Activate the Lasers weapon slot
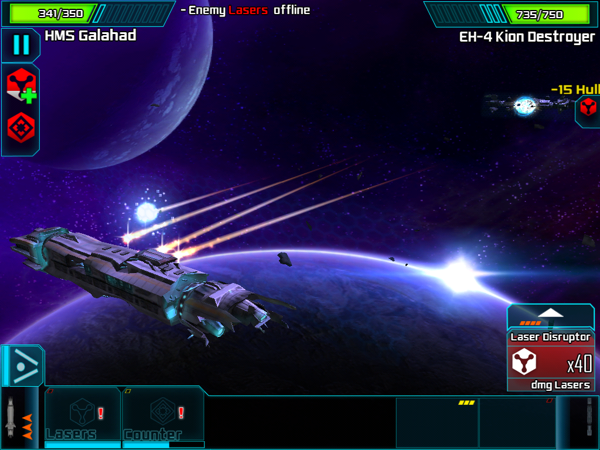Viewport: 600px width, 450px height. click(x=83, y=415)
